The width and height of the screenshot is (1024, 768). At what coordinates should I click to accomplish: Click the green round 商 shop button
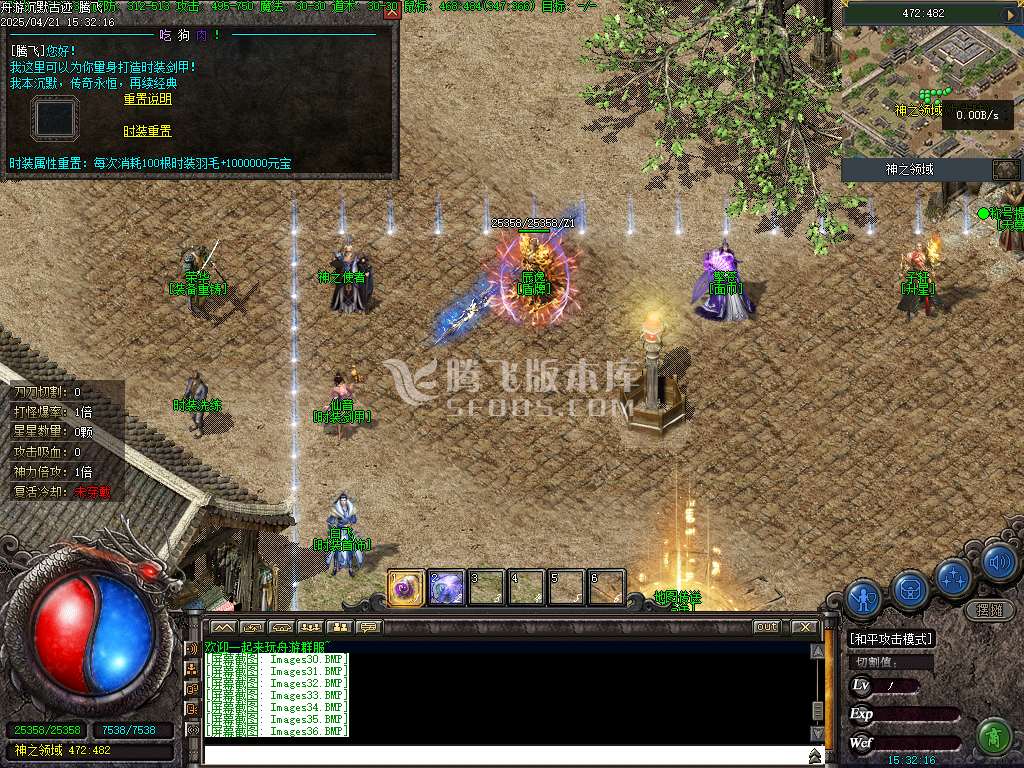click(994, 737)
